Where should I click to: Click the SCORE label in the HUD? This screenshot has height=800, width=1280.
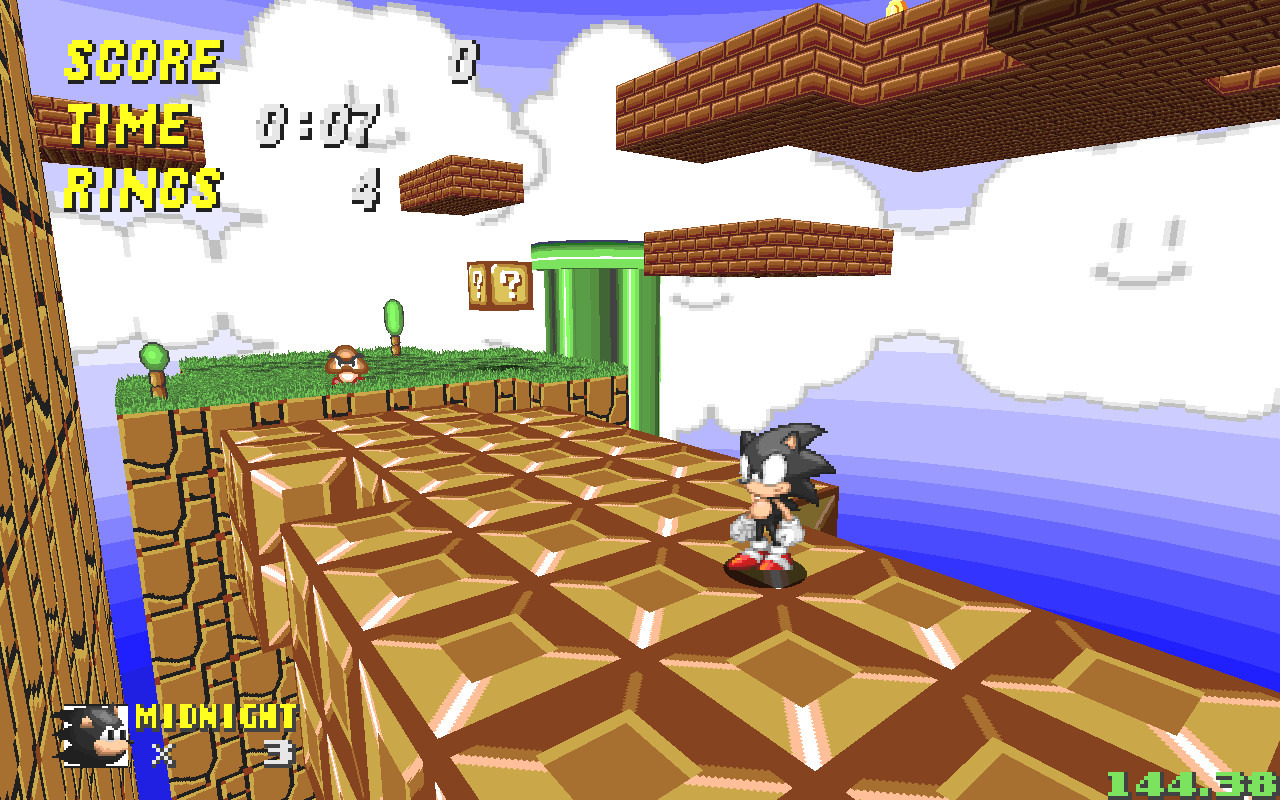click(142, 62)
